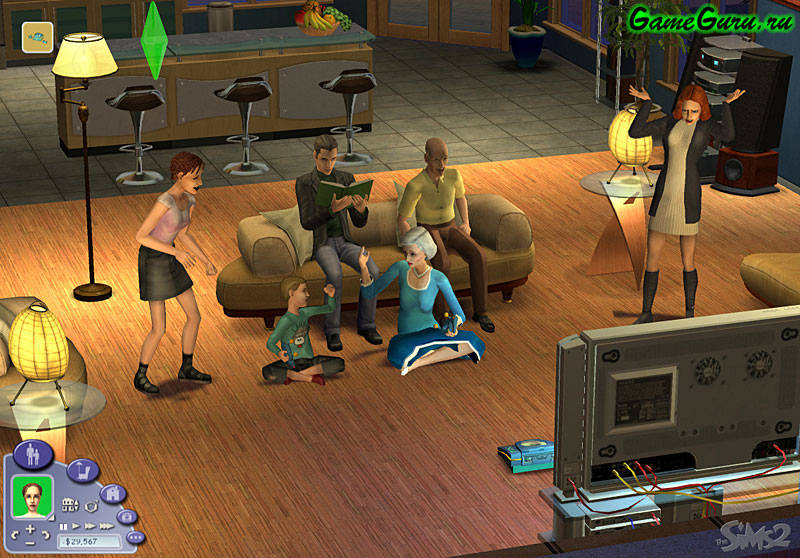
Task: Open the camera and story mode button
Action: click(x=126, y=517)
